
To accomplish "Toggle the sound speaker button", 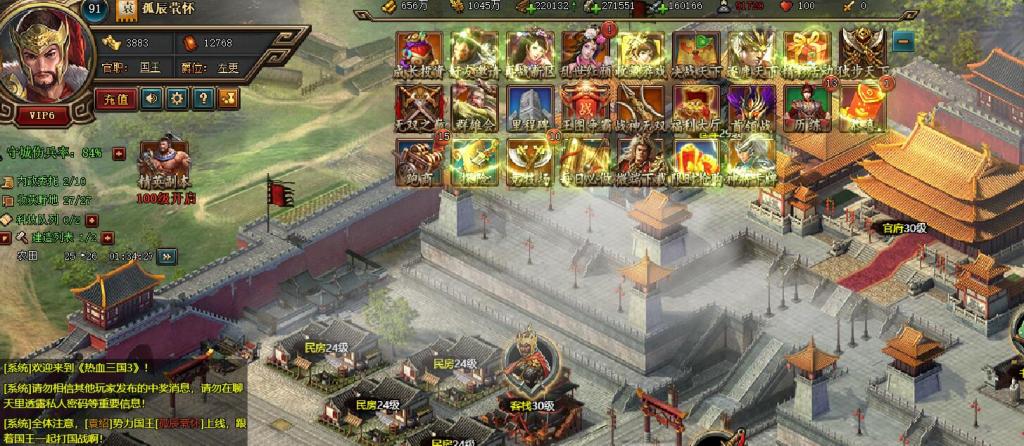I will (x=151, y=98).
